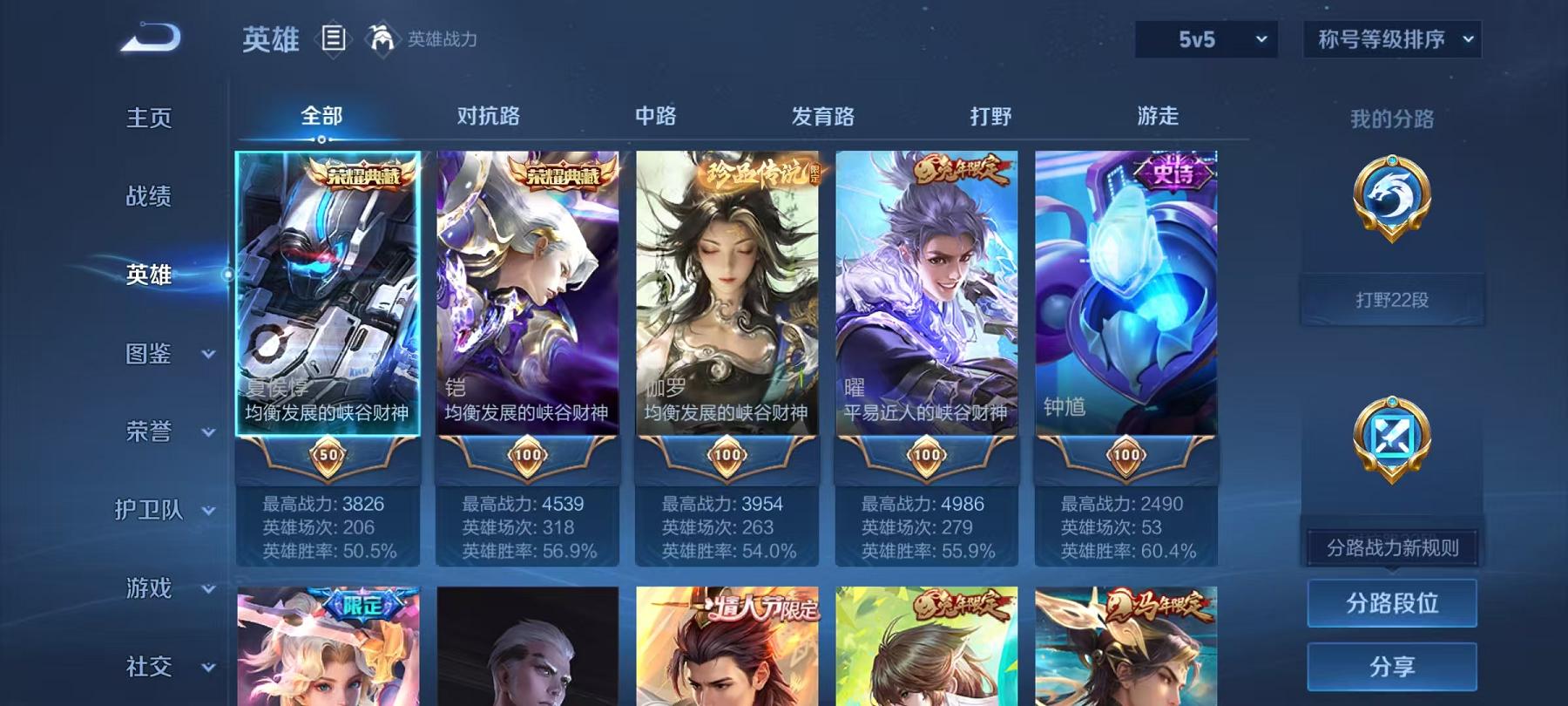The width and height of the screenshot is (1568, 706).
Task: Click the 史诗 quality badge on 钟馗's card
Action: coord(1174,172)
